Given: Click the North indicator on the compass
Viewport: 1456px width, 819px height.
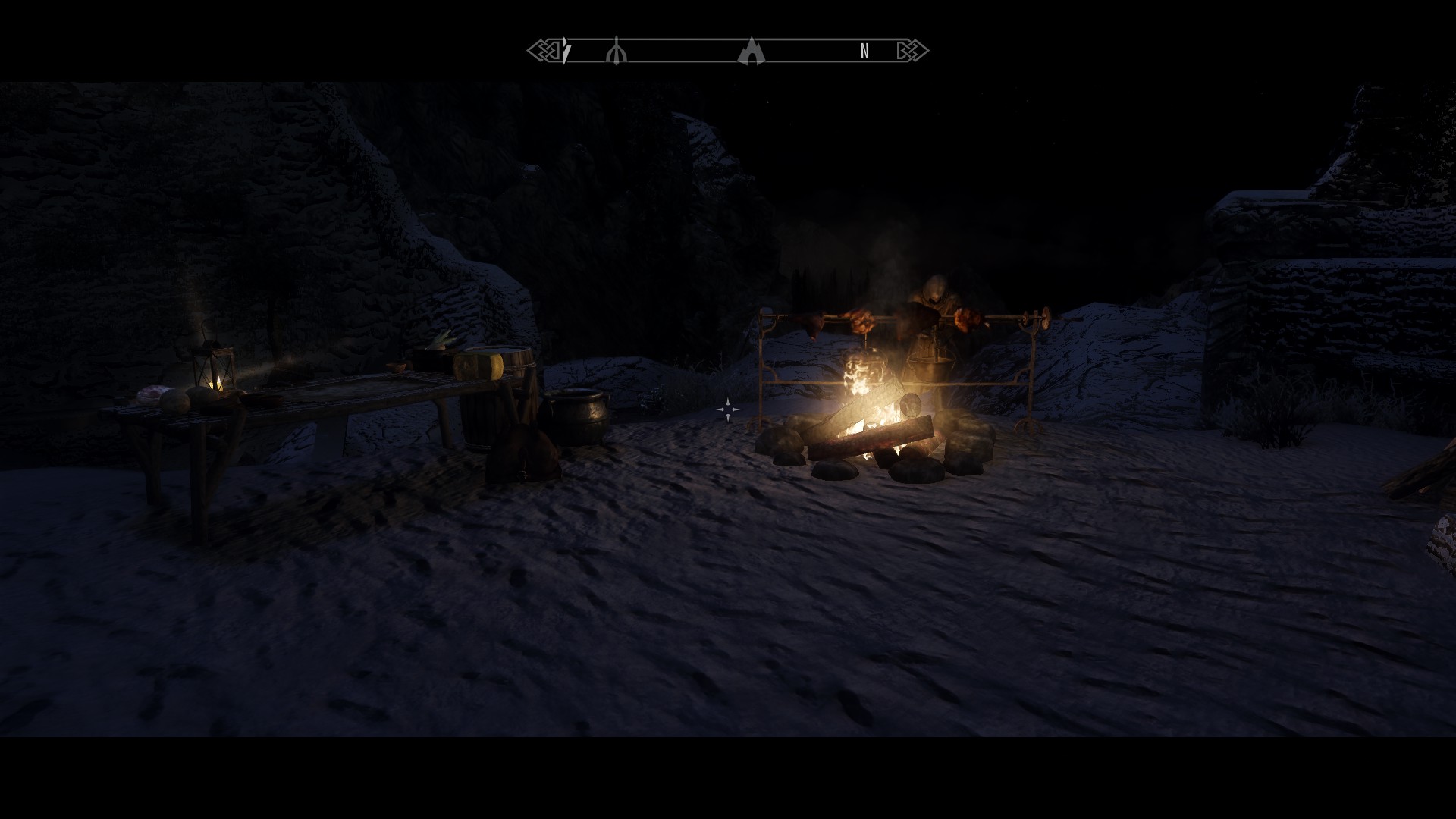Looking at the screenshot, I should coord(864,52).
